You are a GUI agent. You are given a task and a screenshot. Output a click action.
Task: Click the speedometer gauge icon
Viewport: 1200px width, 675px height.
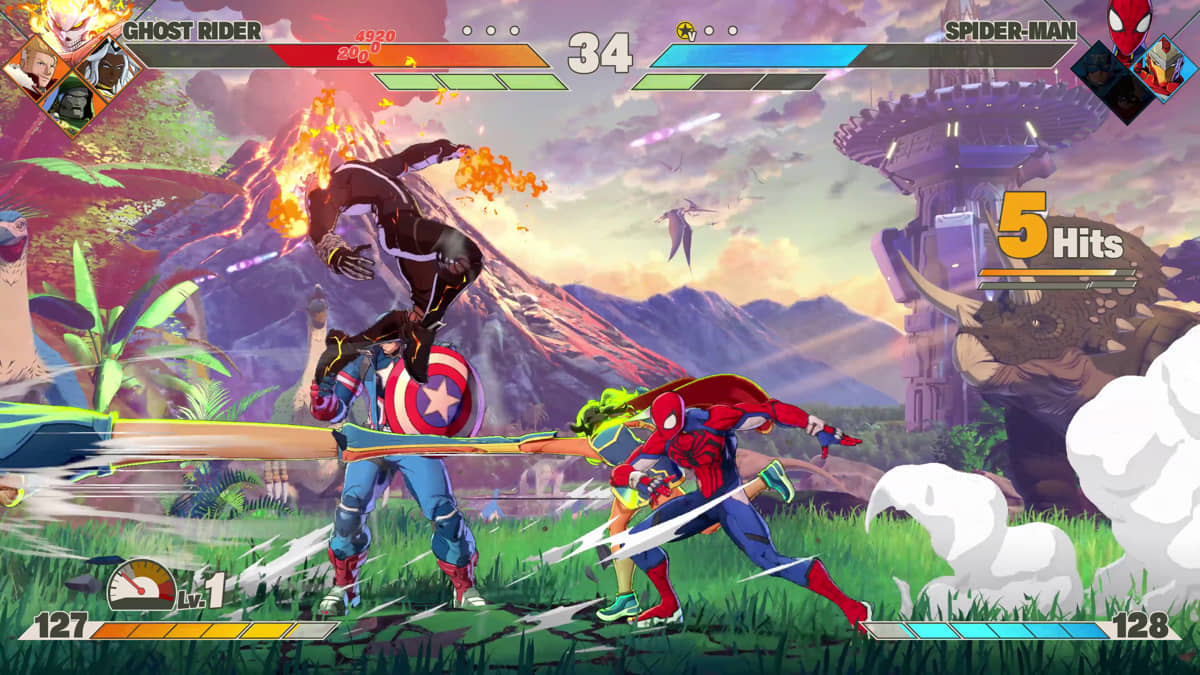click(141, 586)
